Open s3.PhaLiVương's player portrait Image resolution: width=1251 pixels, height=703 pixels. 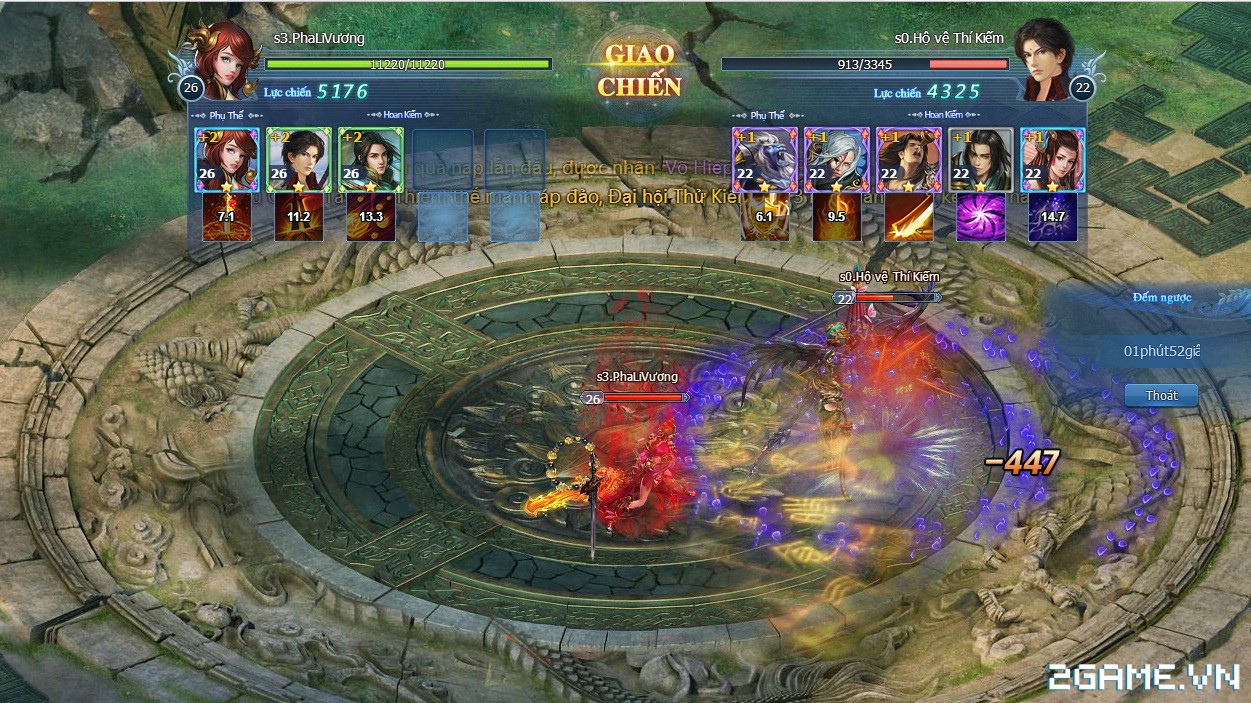[x=227, y=58]
